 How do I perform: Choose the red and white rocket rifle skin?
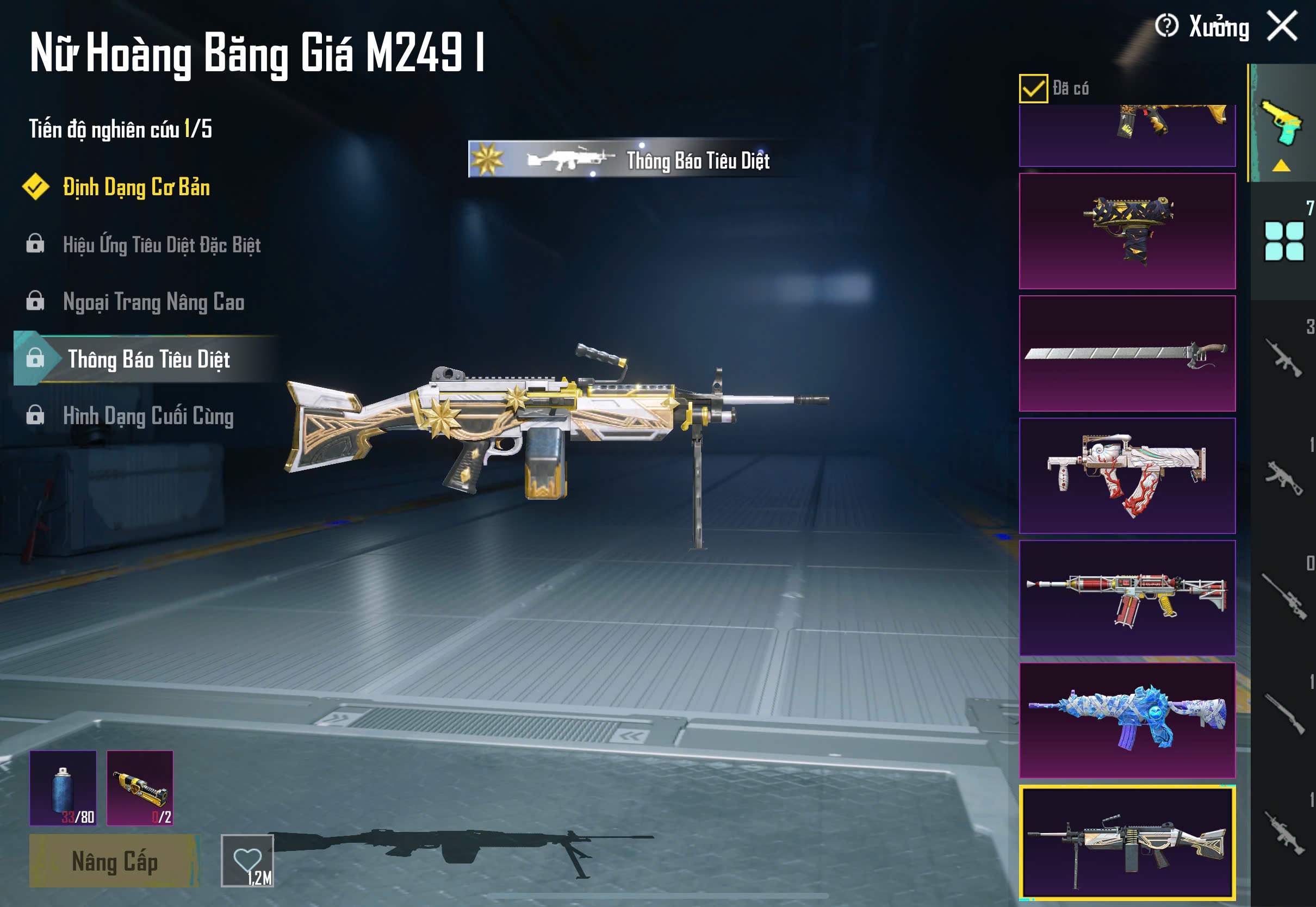(1127, 598)
